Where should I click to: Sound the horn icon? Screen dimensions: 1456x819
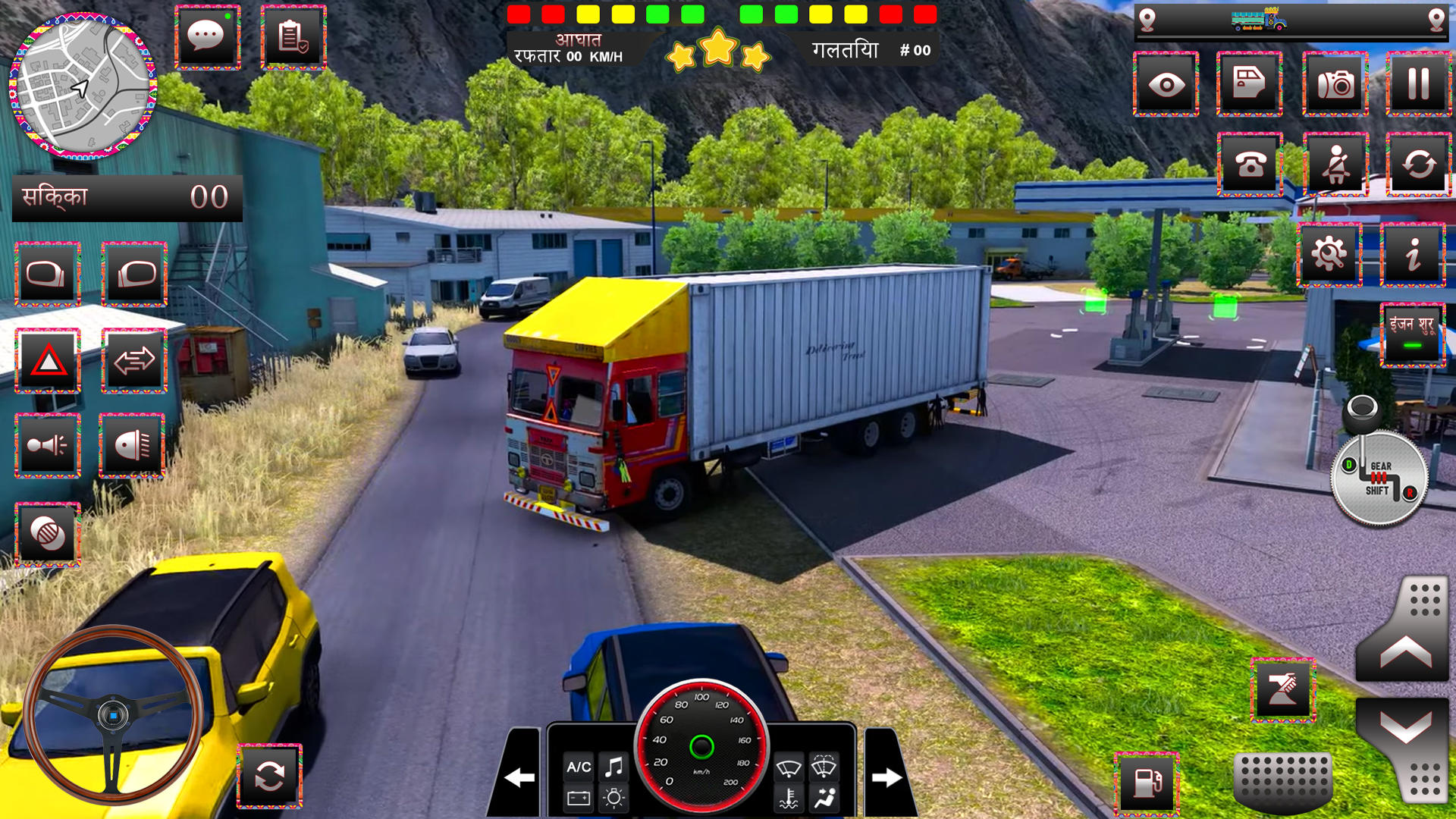coord(47,444)
